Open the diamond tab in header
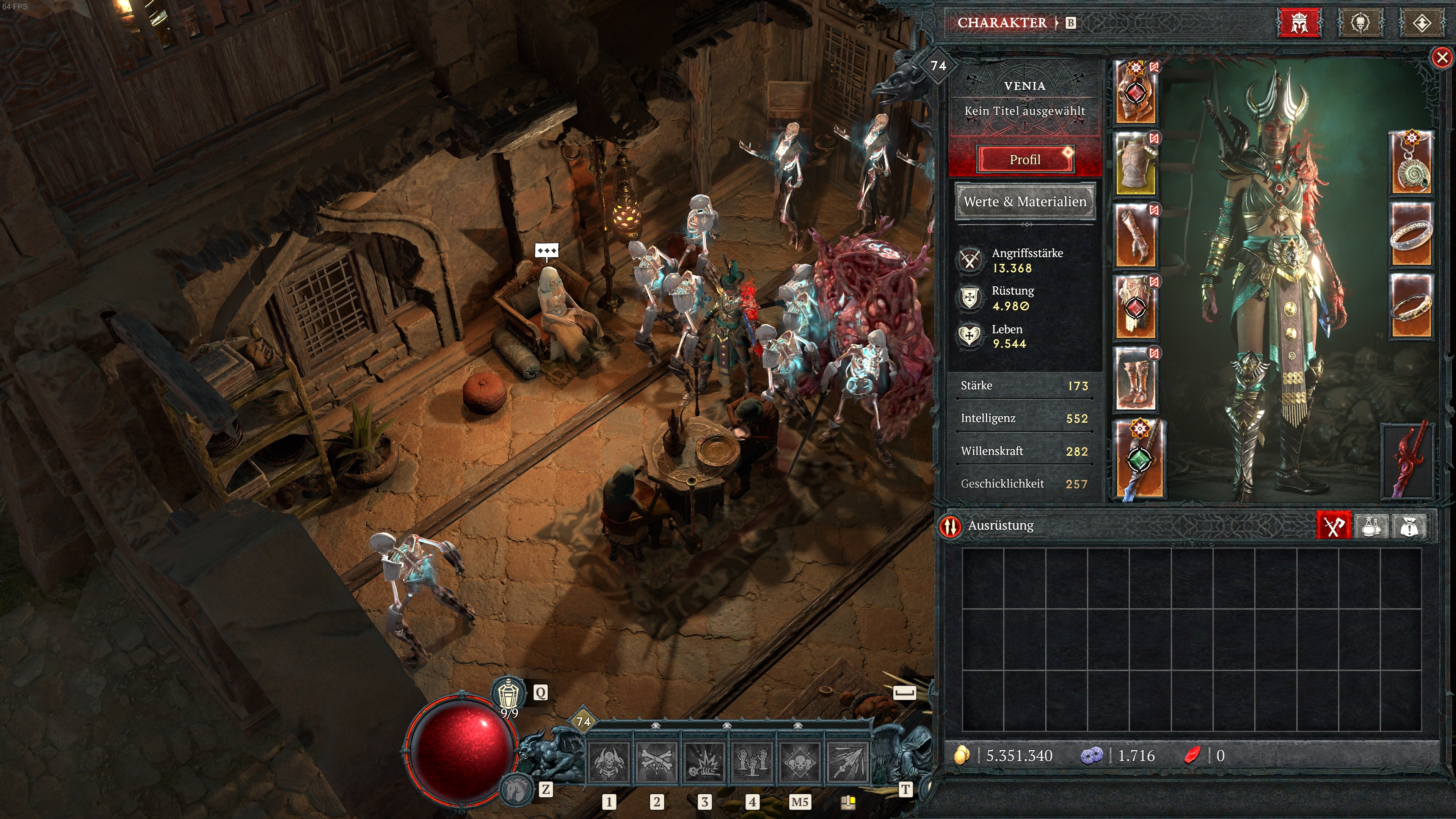 pyautogui.click(x=1421, y=23)
